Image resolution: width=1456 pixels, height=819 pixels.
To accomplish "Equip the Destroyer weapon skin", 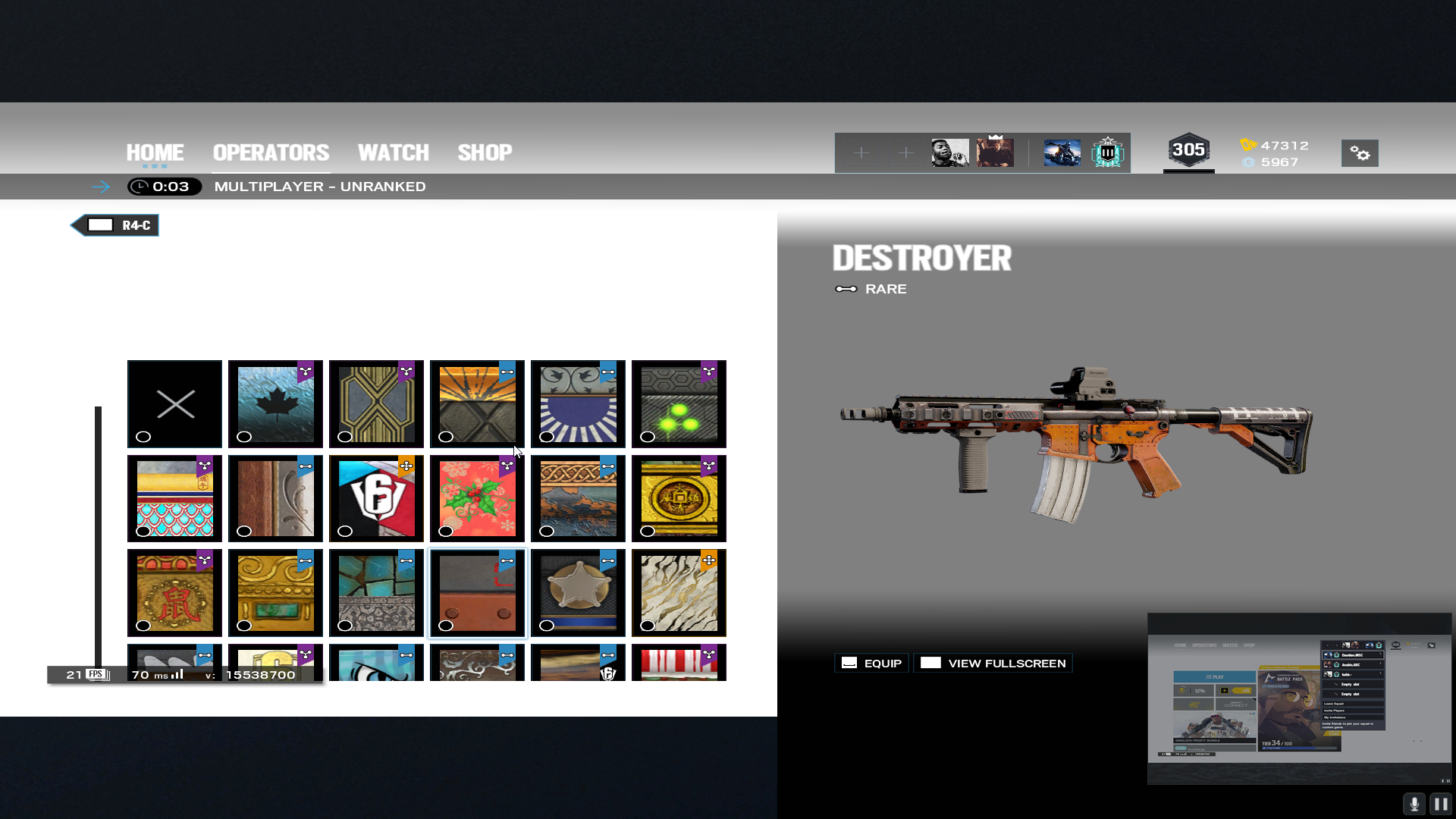I will click(871, 664).
